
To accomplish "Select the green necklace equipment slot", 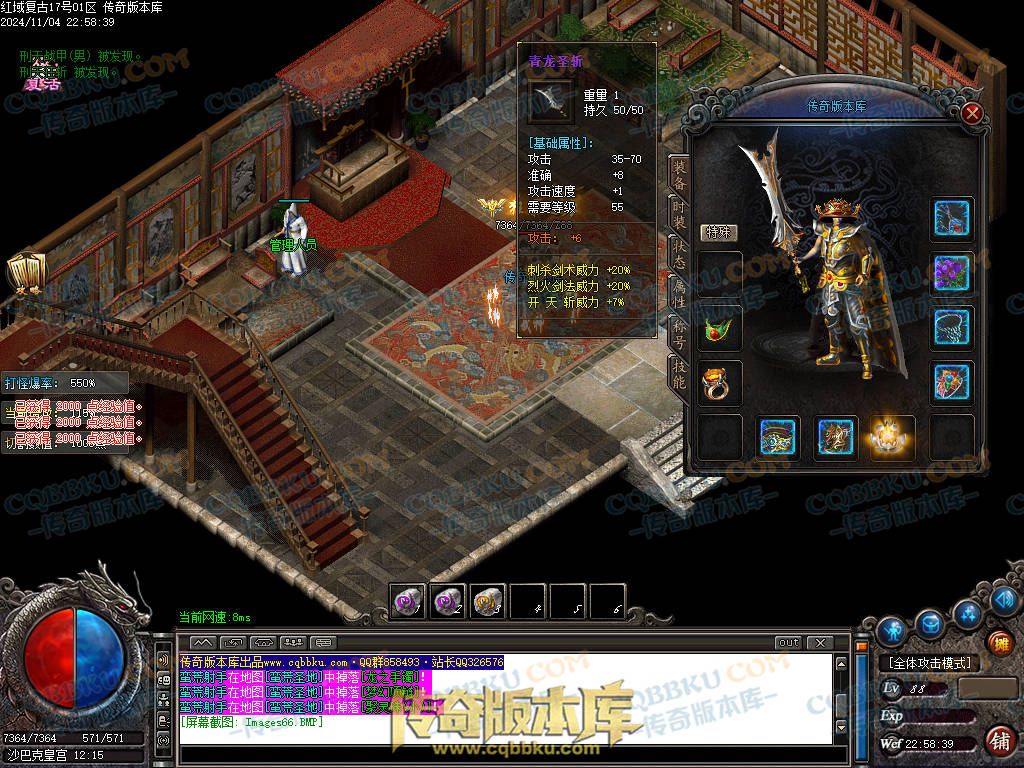I will coord(720,328).
